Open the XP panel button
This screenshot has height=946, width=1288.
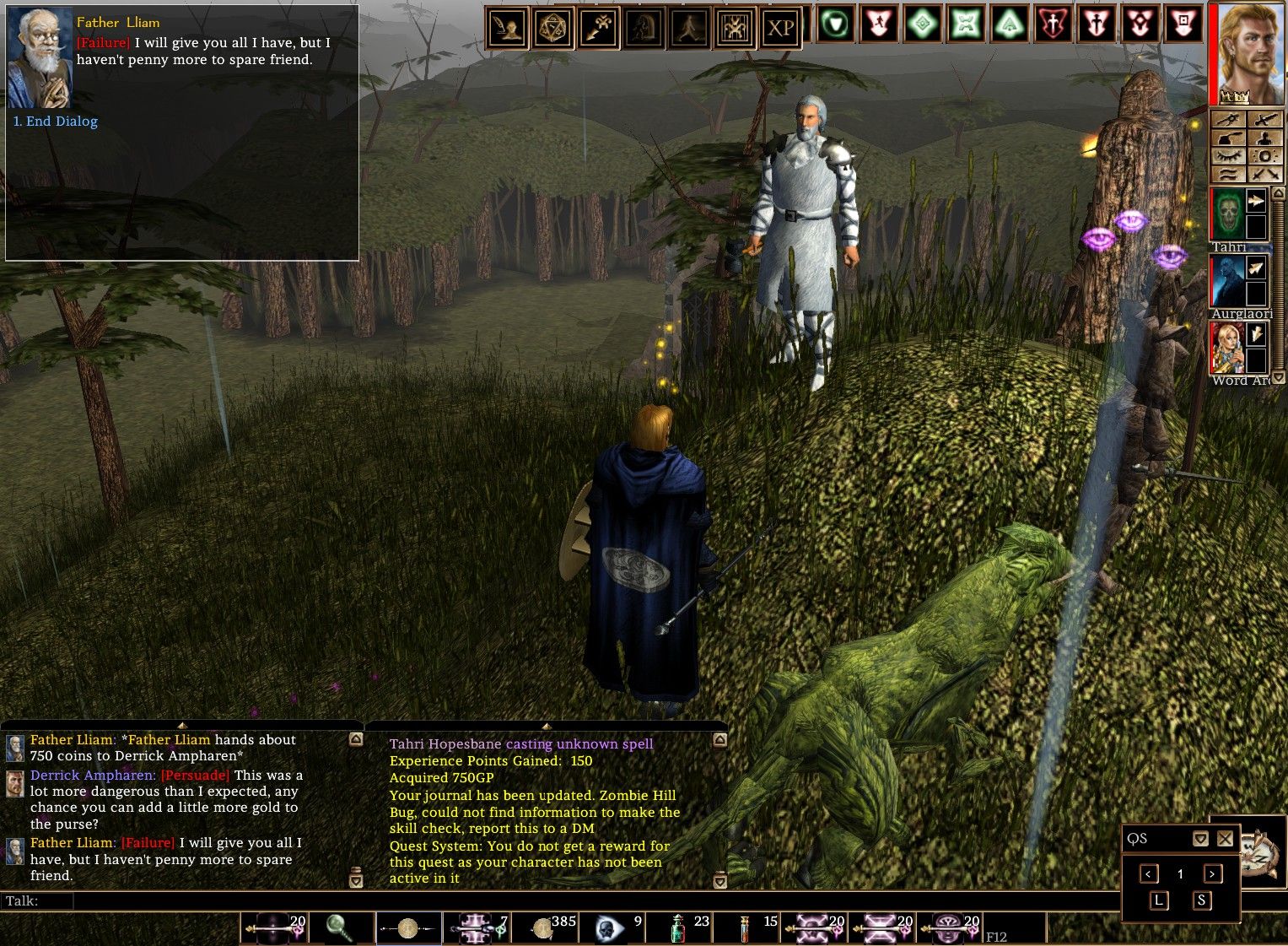pyautogui.click(x=780, y=29)
